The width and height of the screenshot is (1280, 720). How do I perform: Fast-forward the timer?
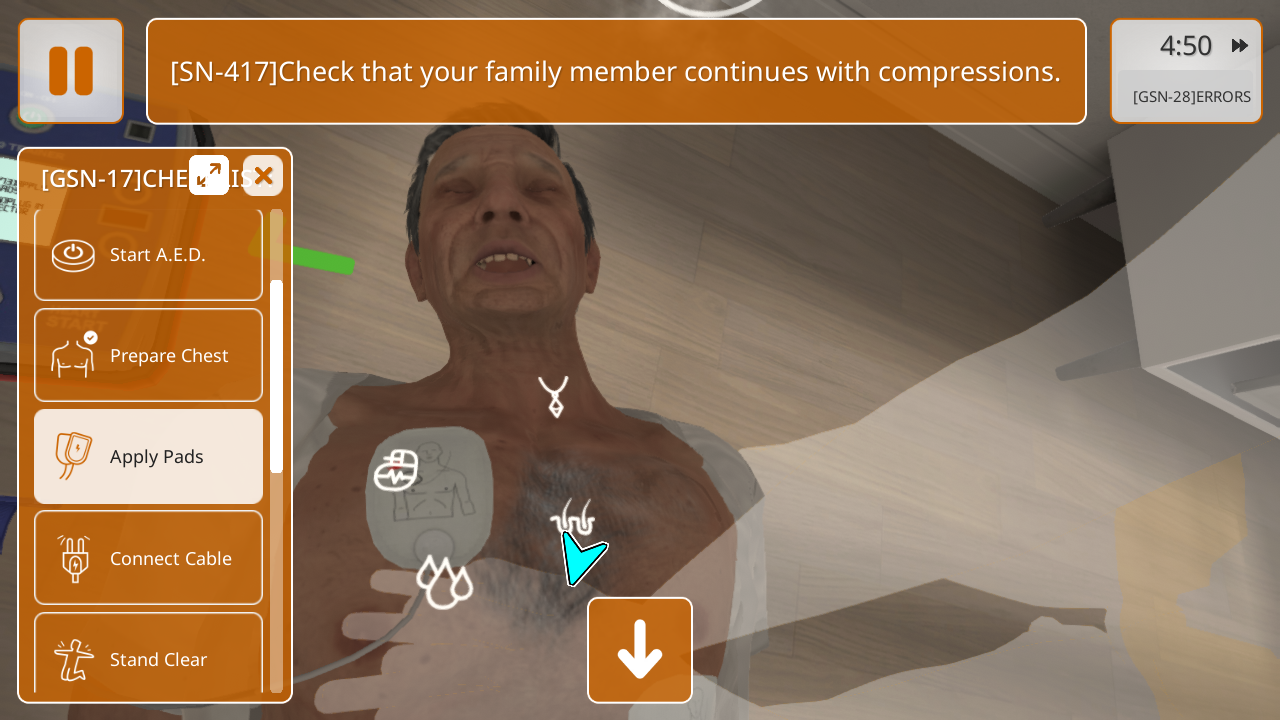(1240, 45)
